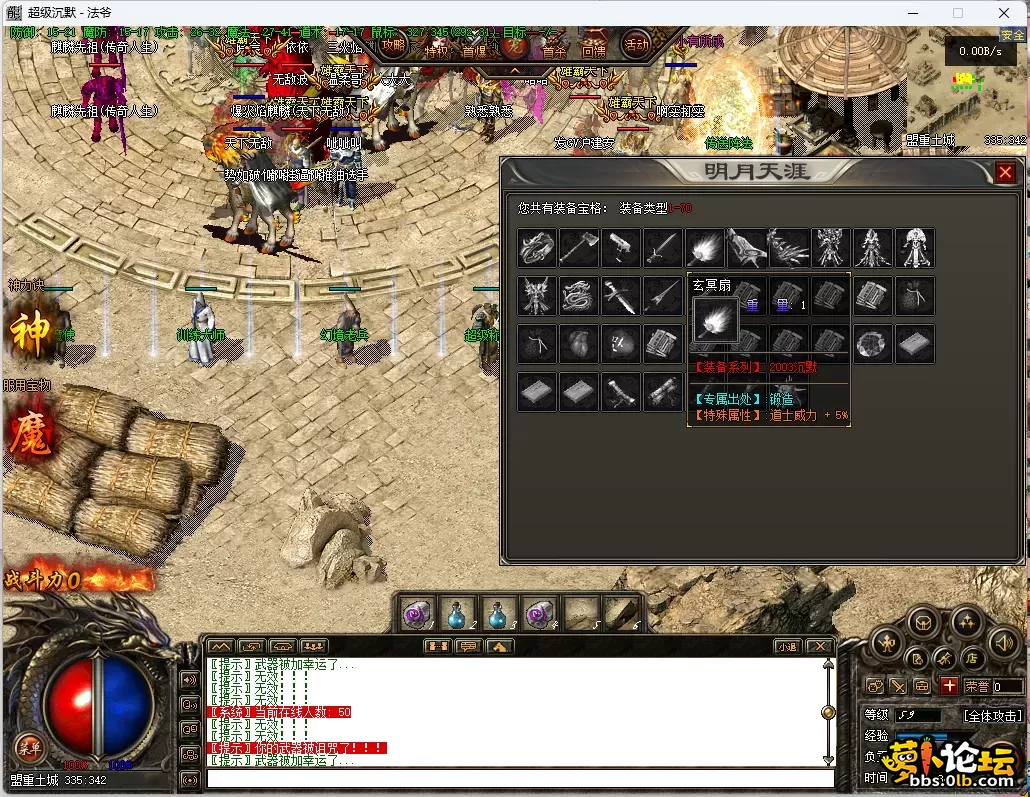The height and width of the screenshot is (797, 1030).
Task: Select the coiled dragon item slot
Action: coord(579,296)
